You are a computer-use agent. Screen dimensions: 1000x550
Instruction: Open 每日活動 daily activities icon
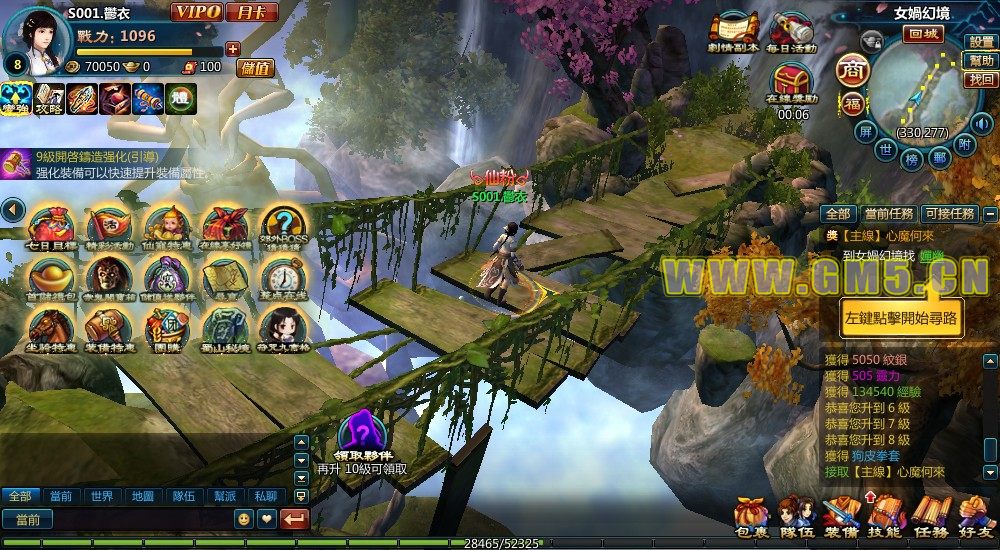tap(792, 32)
